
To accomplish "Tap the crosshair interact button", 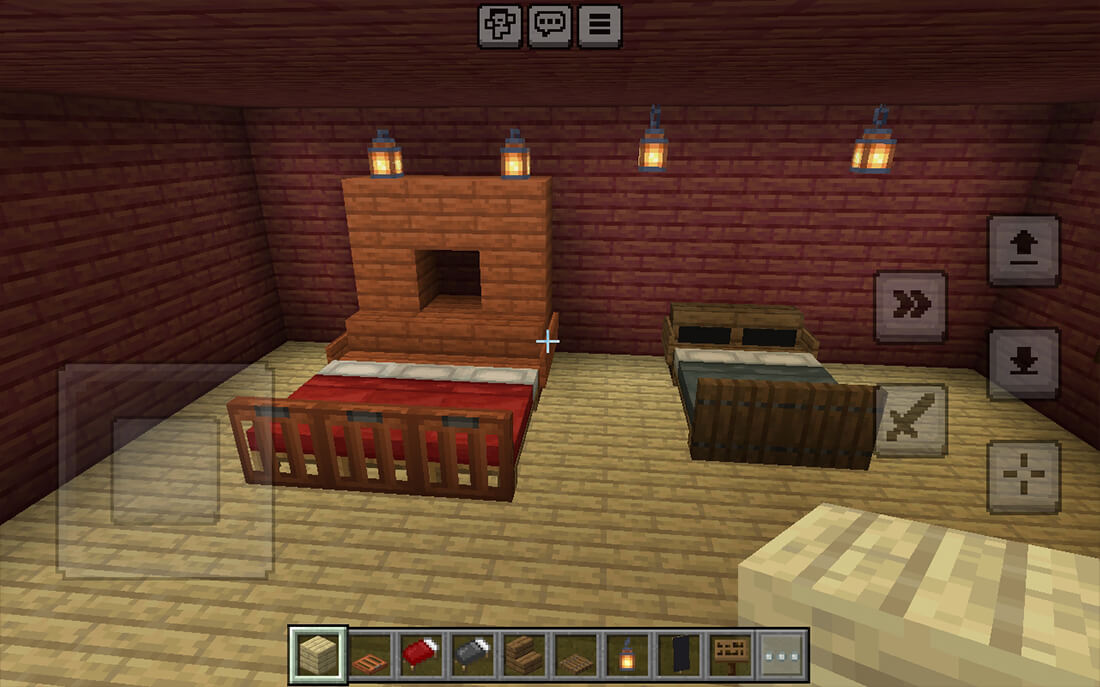I will [1023, 476].
